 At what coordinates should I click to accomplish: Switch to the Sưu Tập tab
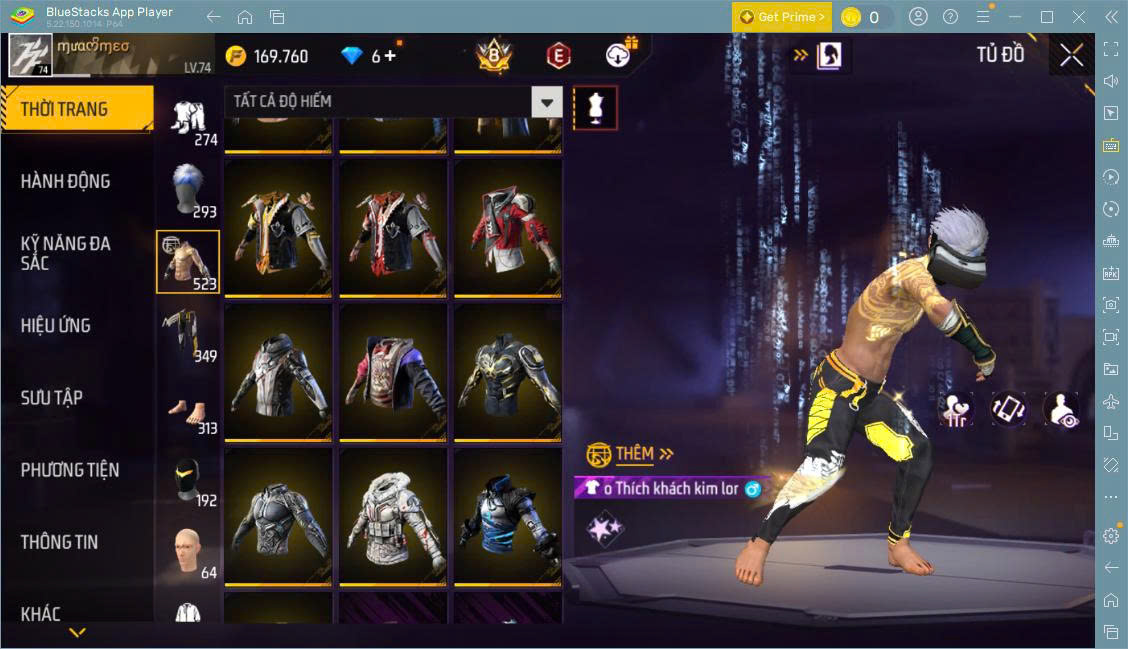coord(52,397)
